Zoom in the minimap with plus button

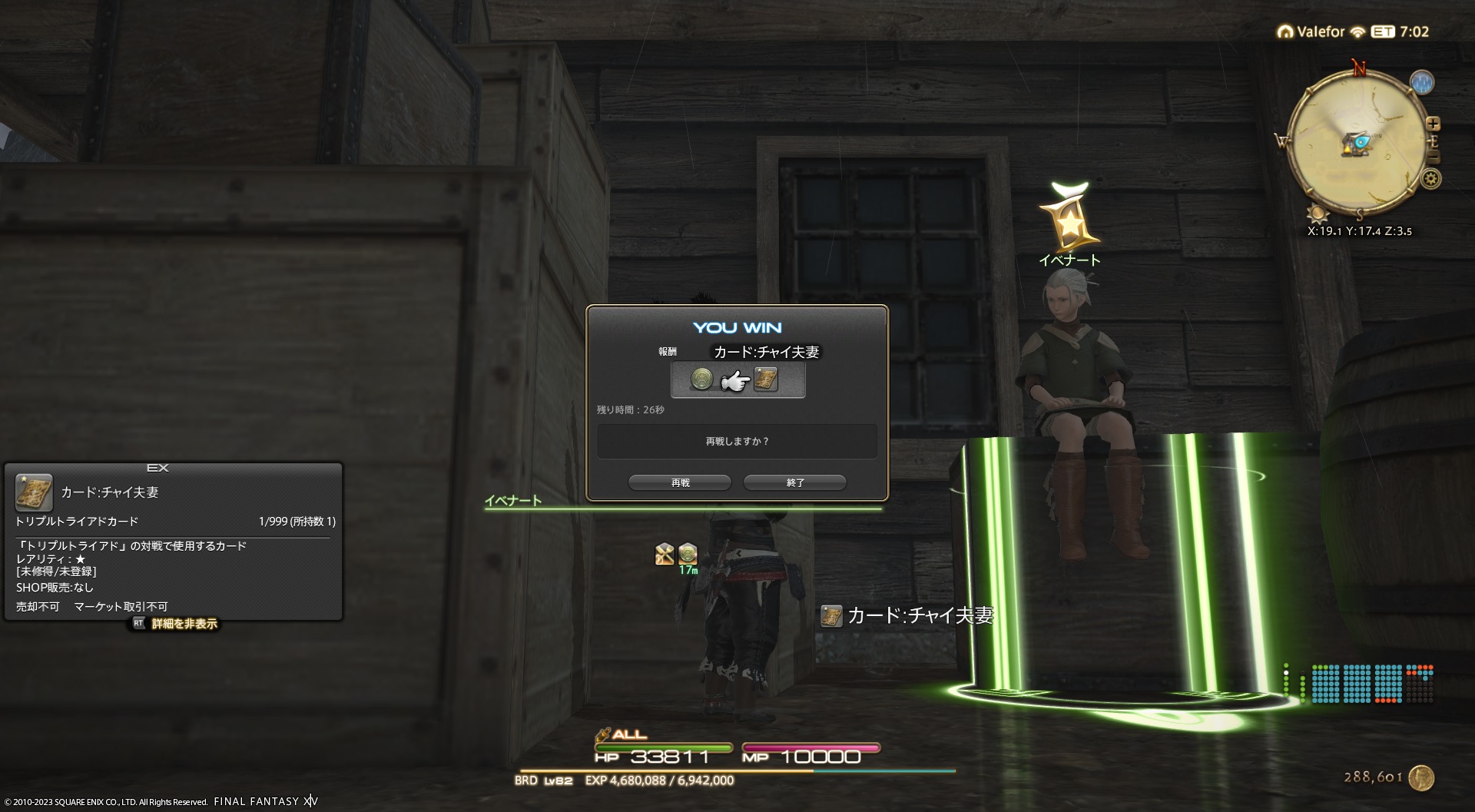coord(1433,124)
